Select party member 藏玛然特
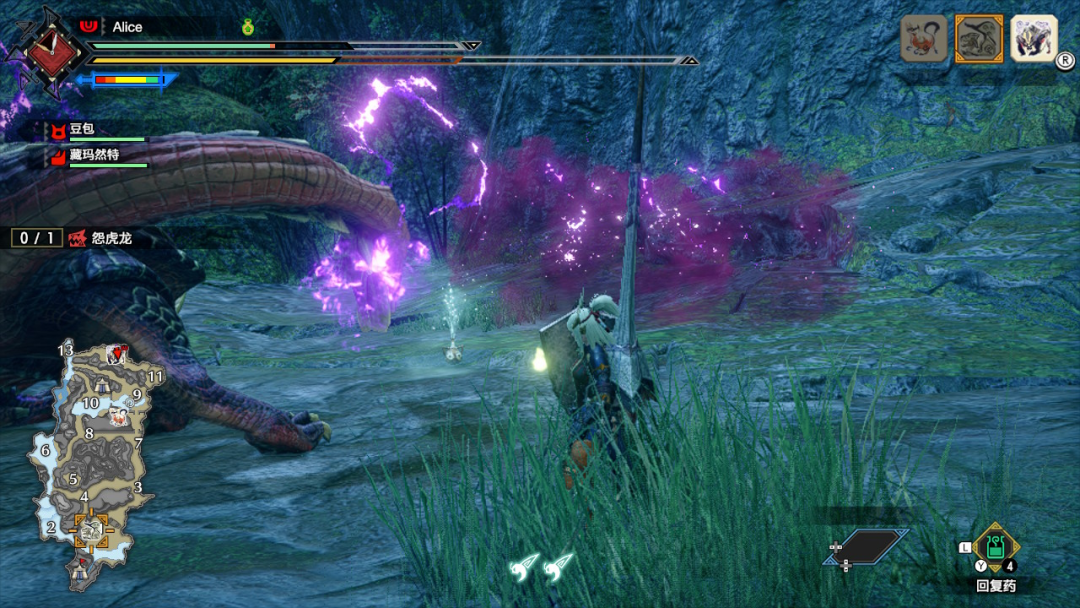 (94, 155)
